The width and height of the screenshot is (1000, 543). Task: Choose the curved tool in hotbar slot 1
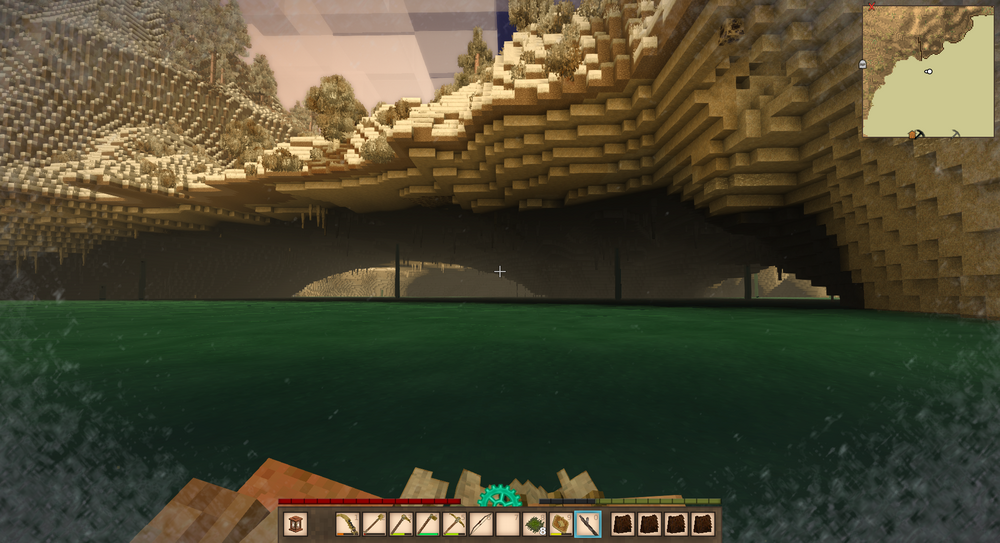tap(347, 524)
